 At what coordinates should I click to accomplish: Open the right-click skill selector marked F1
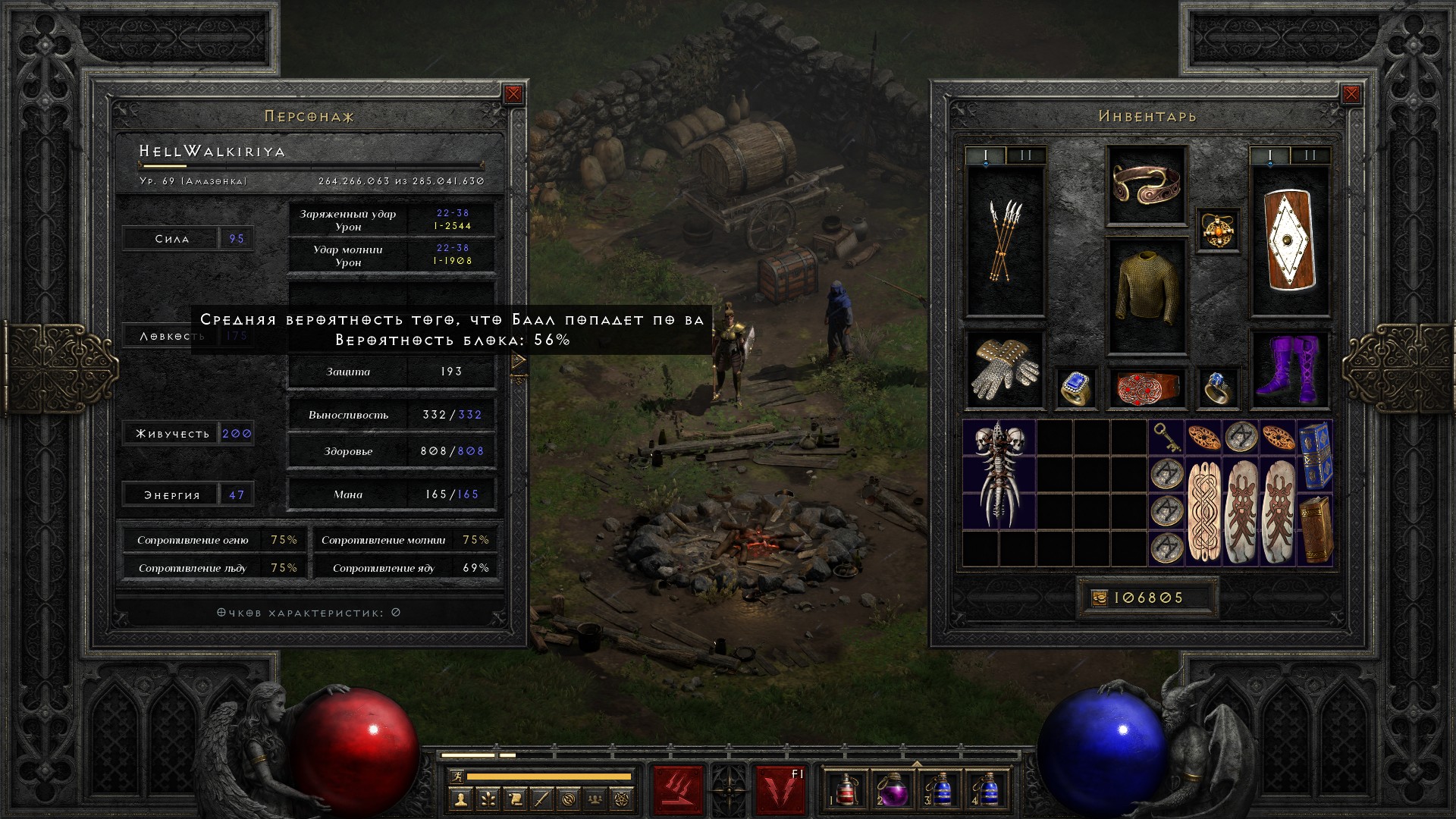point(780,789)
